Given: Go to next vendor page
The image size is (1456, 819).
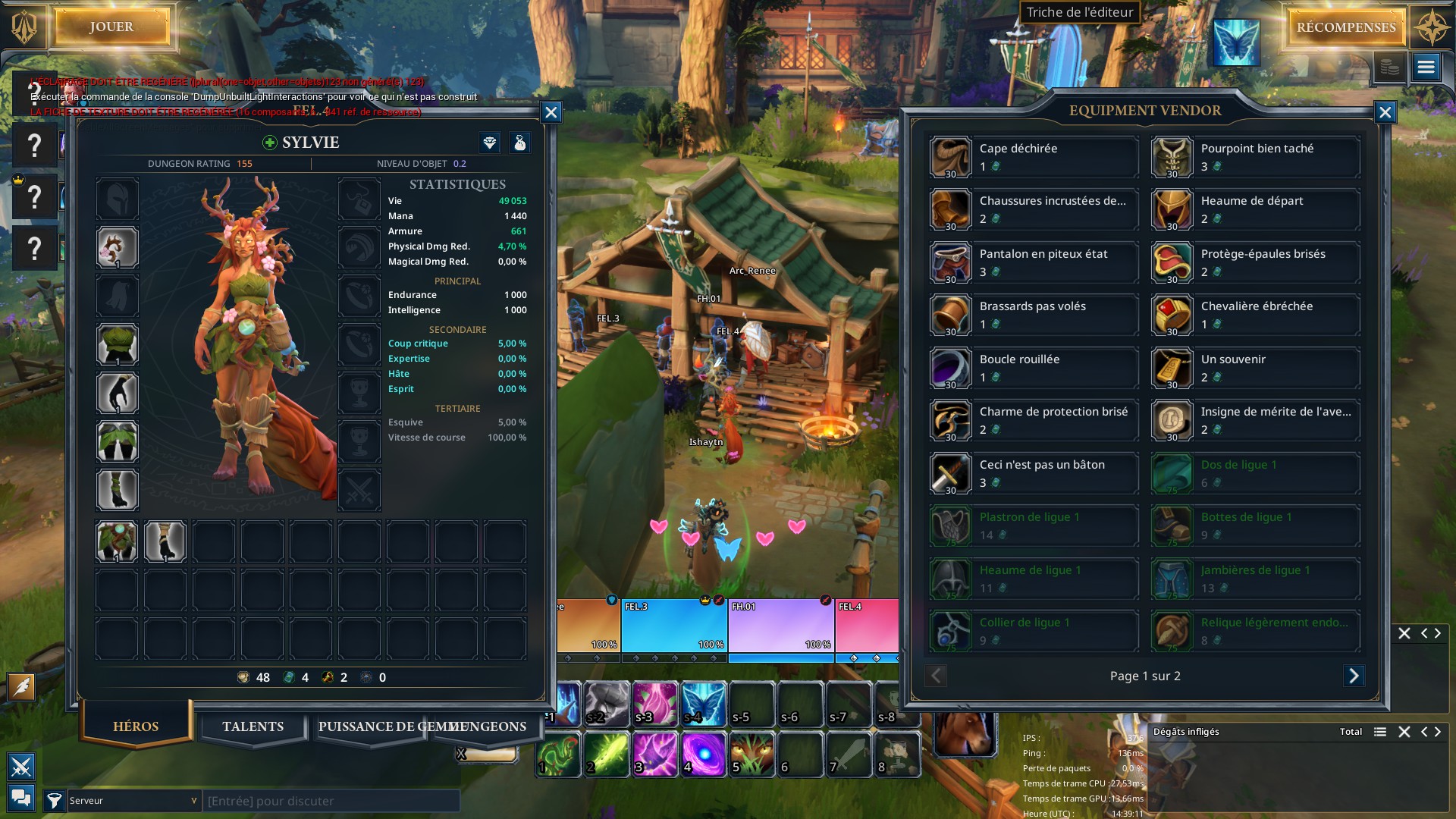Looking at the screenshot, I should [1354, 676].
